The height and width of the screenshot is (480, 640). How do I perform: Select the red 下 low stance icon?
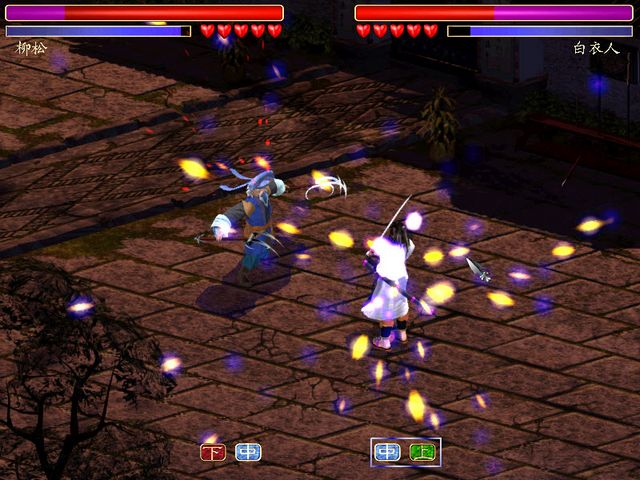coord(214,452)
